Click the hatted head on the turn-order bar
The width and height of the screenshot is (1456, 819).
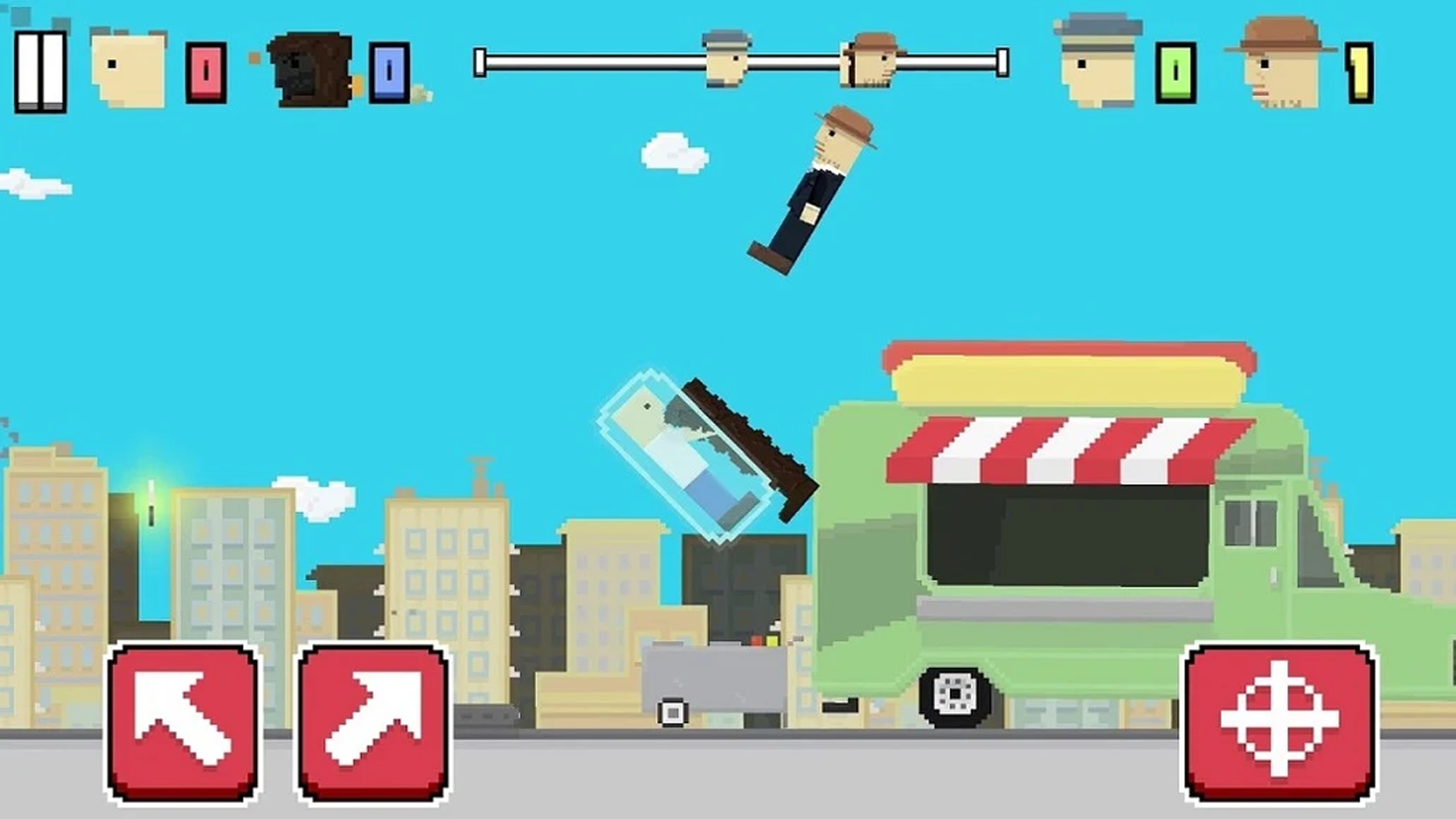tap(867, 61)
